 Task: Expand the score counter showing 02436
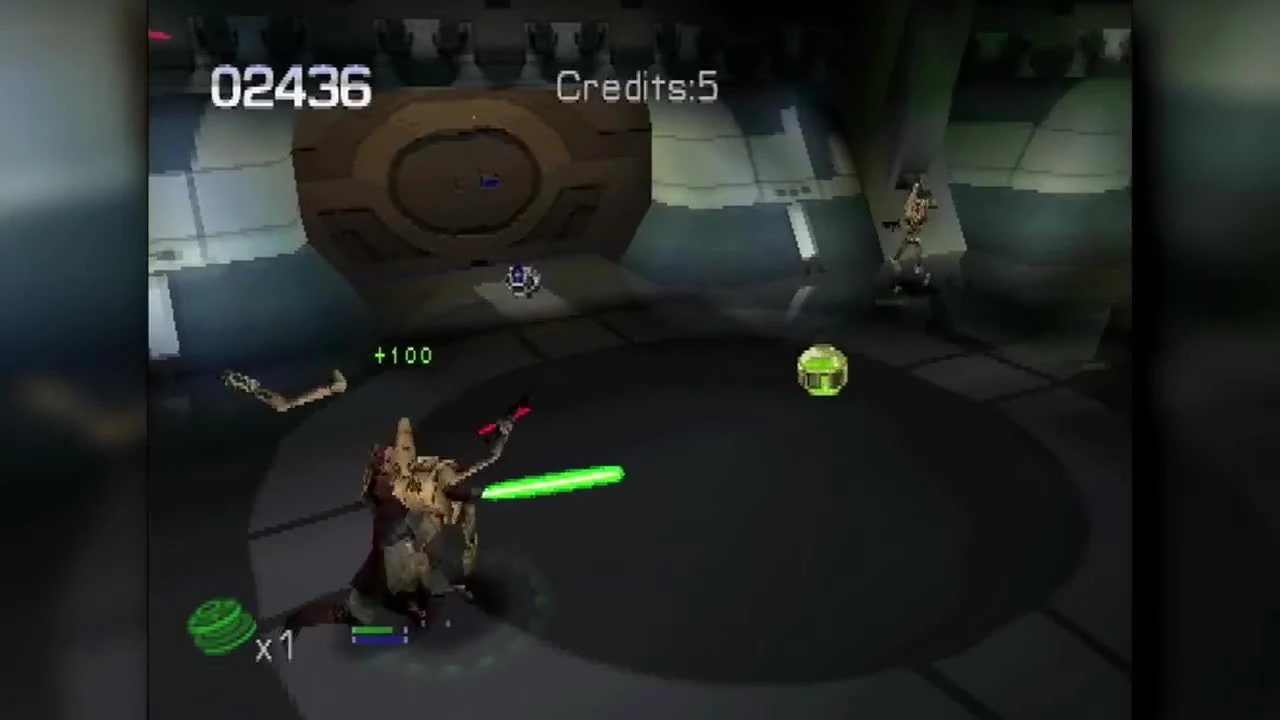(x=290, y=88)
